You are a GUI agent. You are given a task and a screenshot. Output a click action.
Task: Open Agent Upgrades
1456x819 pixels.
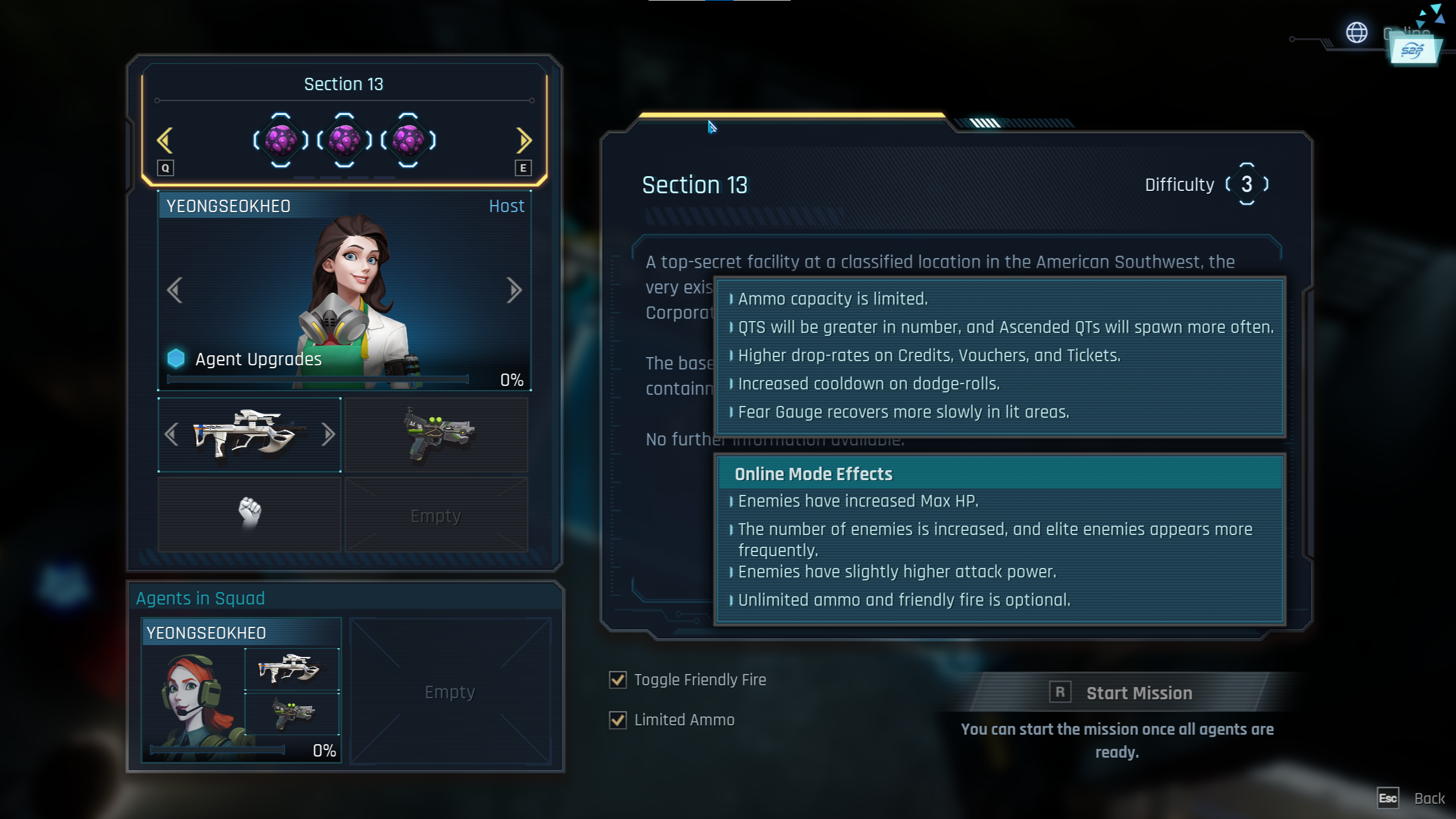[x=258, y=359]
